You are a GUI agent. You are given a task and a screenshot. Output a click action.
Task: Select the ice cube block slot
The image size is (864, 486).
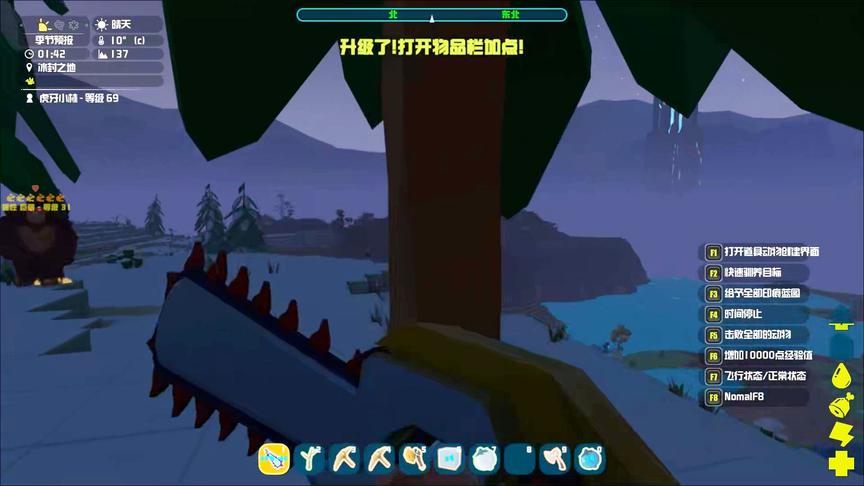[x=449, y=458]
